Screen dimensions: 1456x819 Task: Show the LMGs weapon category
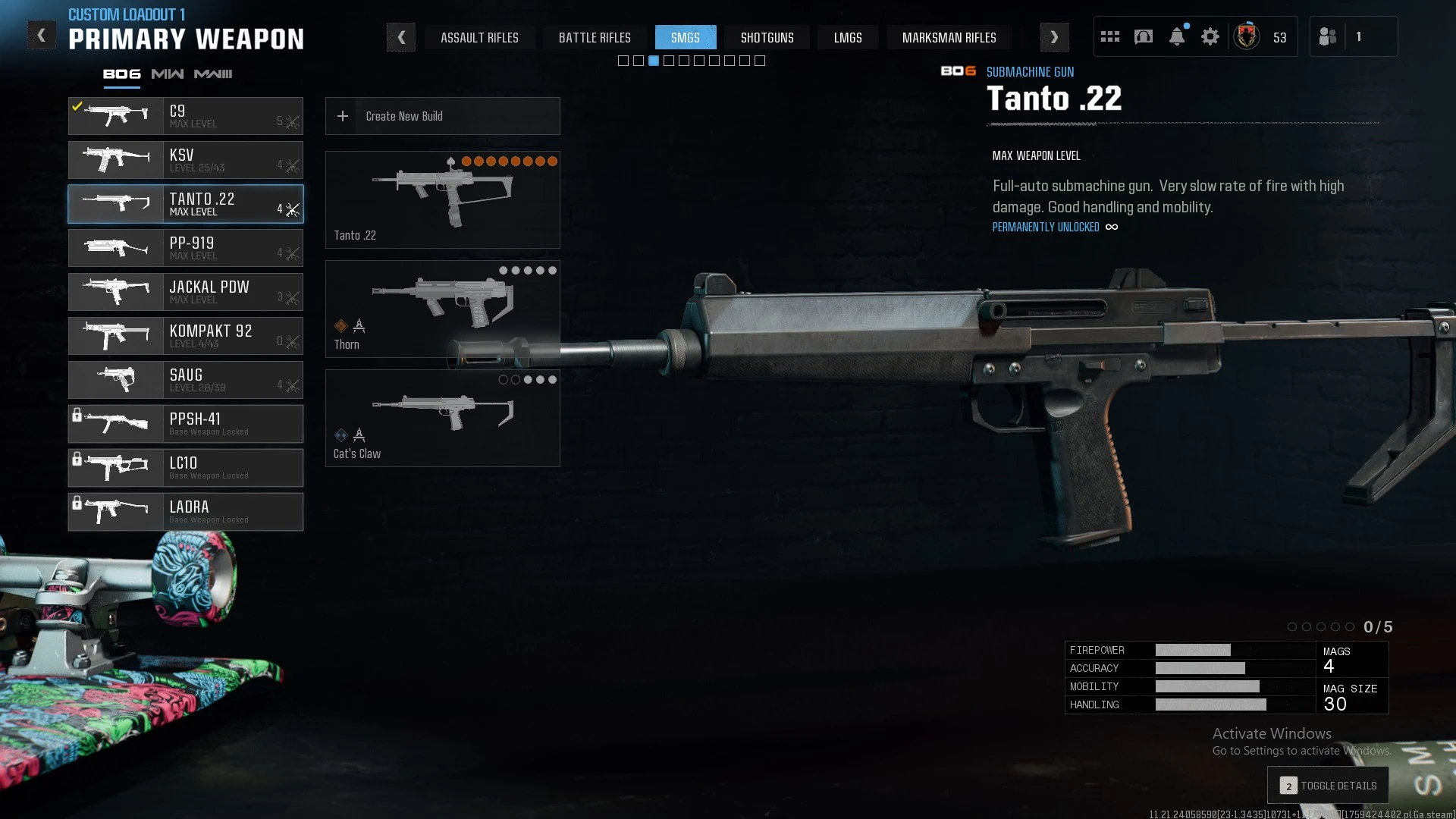tap(848, 37)
